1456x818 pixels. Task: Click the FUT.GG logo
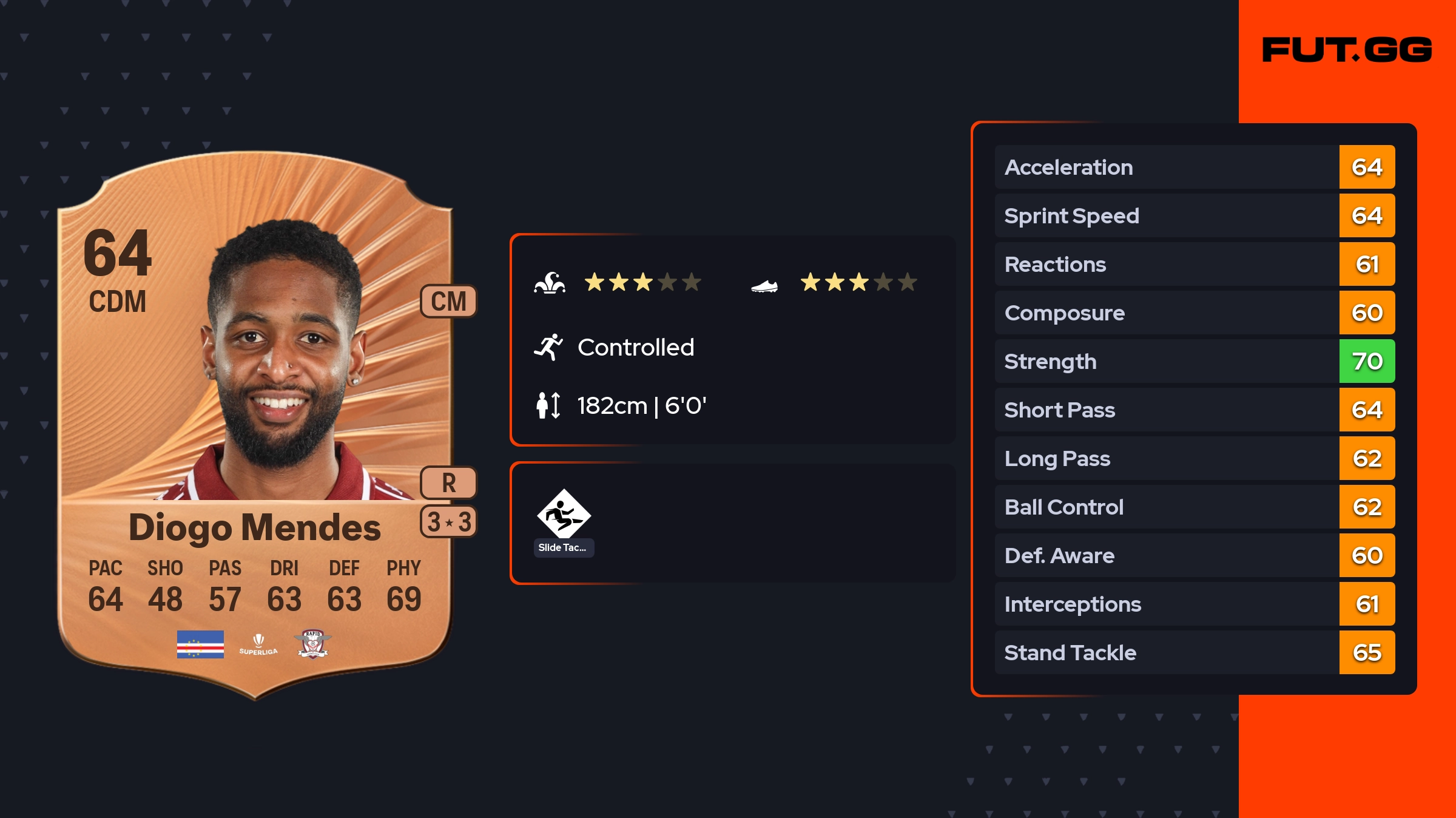coord(1347,50)
